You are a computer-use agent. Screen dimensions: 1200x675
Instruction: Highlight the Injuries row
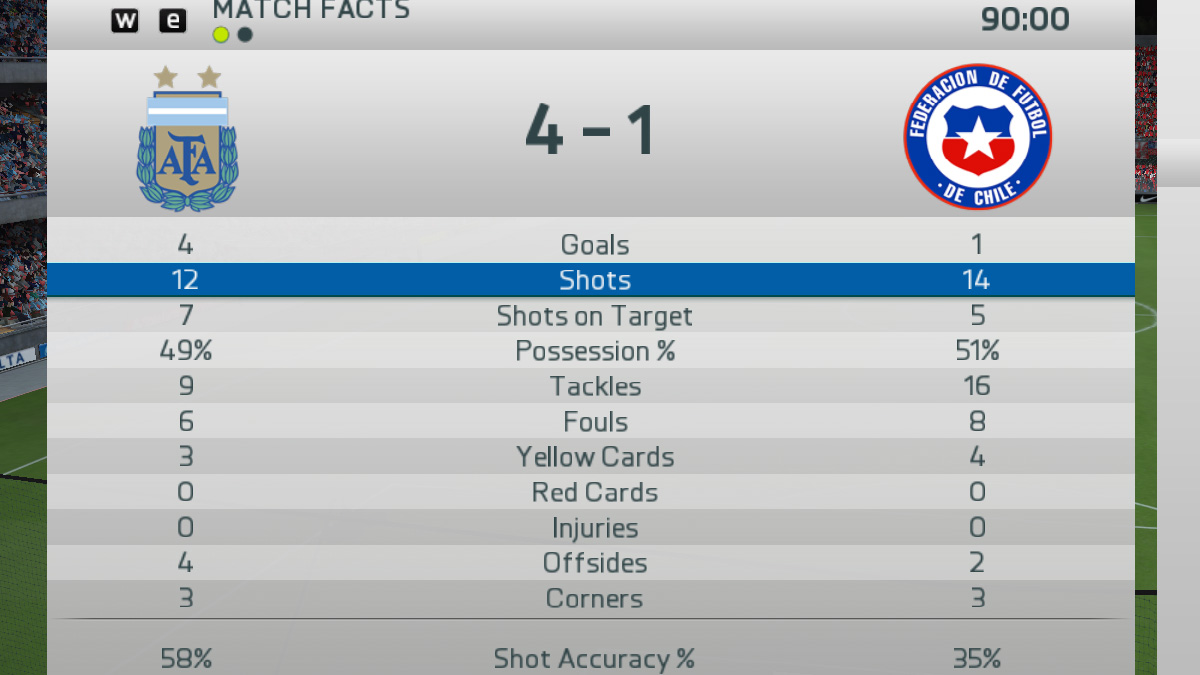point(595,528)
